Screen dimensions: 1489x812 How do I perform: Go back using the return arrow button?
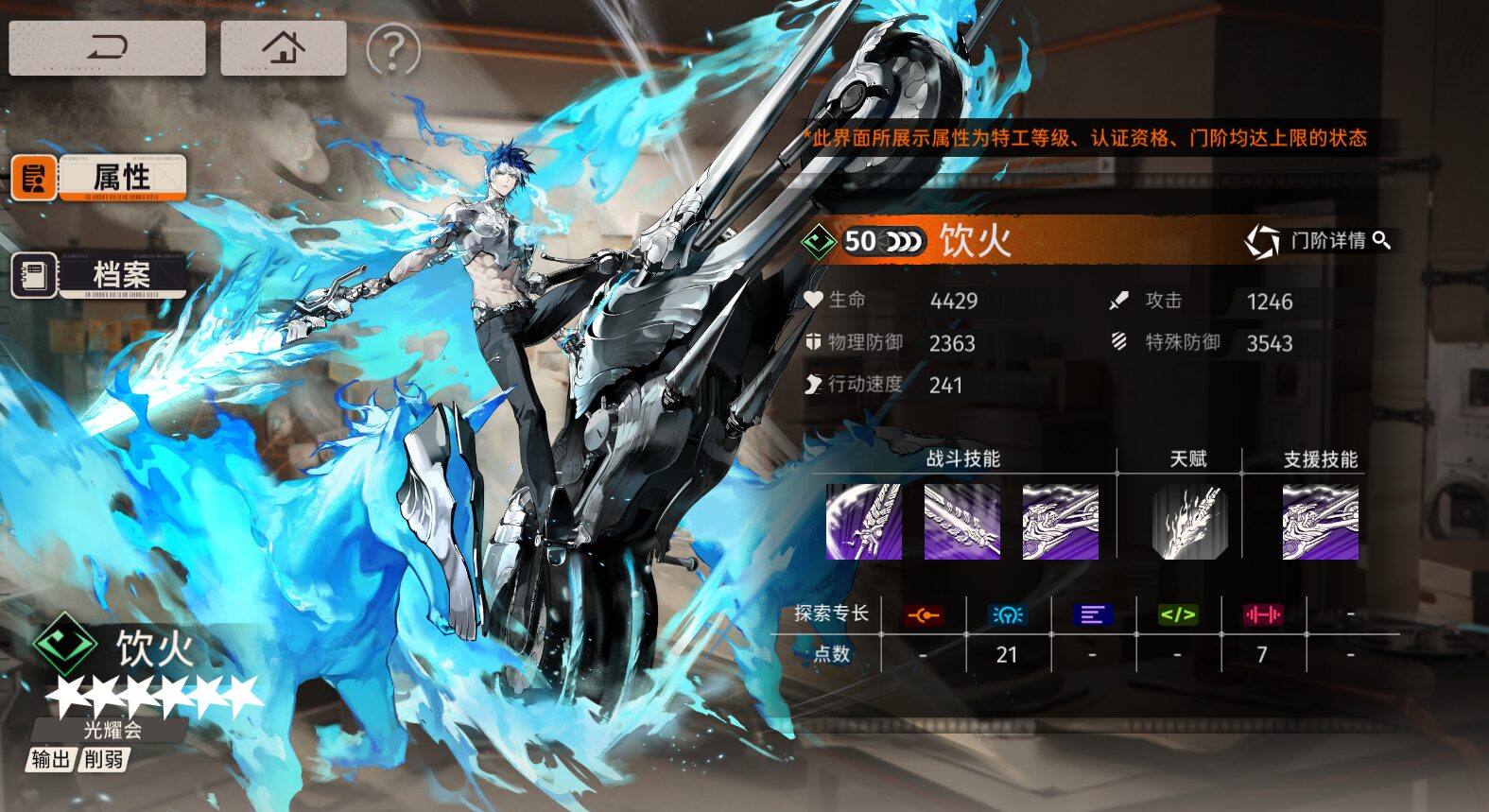107,47
